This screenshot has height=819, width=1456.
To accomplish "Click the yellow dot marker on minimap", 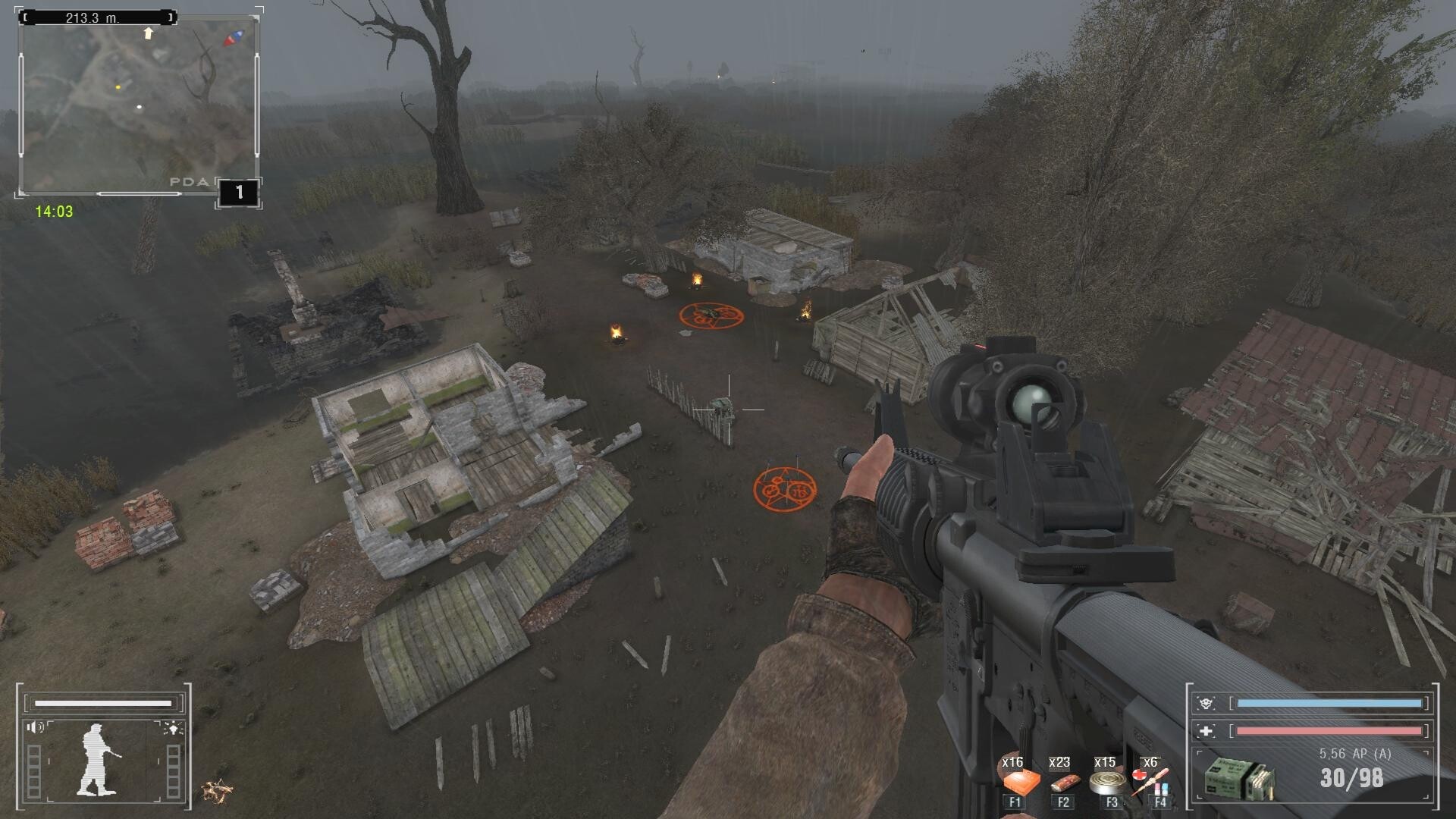I will coord(118,88).
